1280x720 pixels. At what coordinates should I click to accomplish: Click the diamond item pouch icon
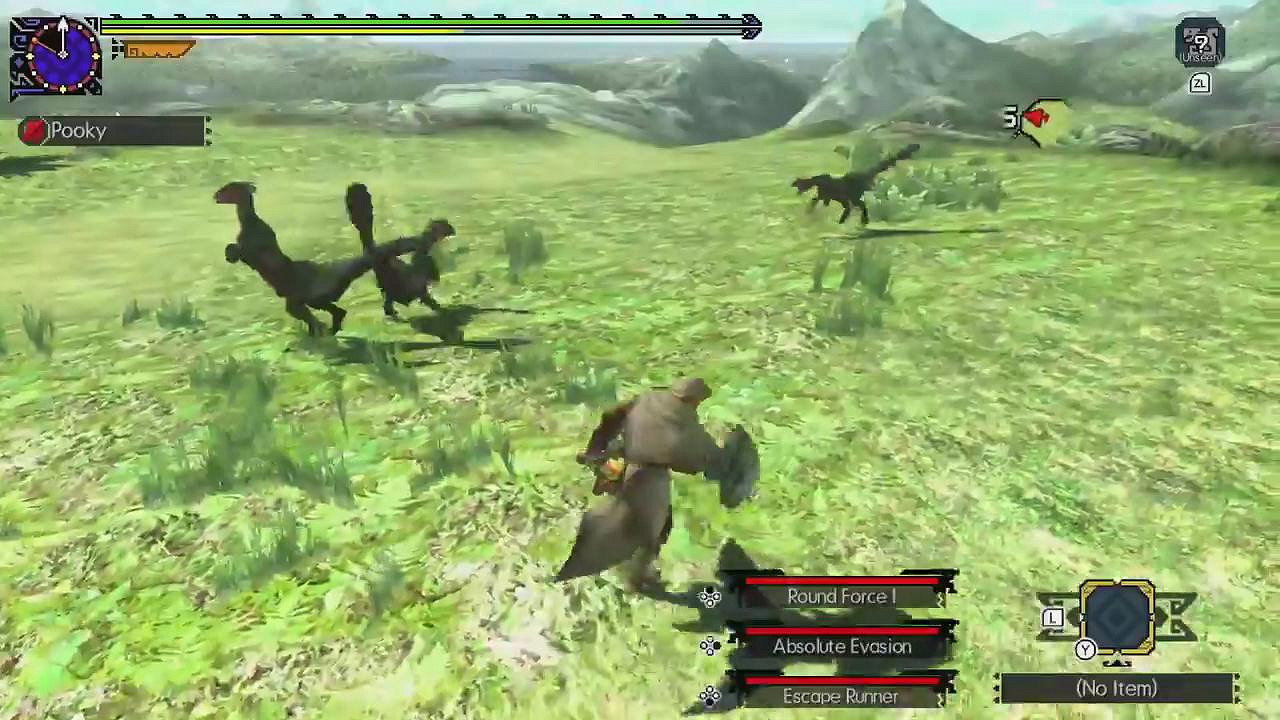tap(1117, 620)
